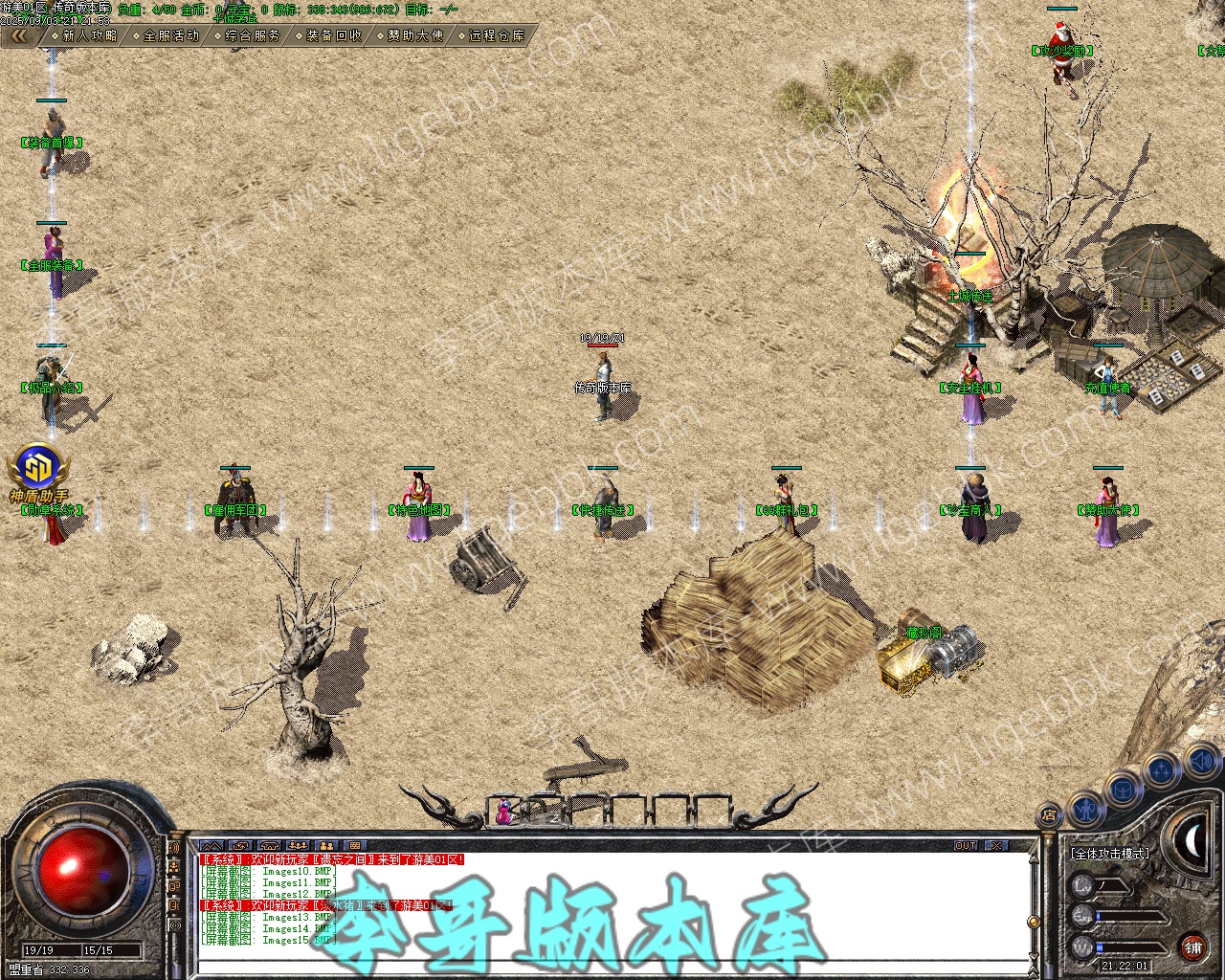Viewport: 1225px width, 980px height.
Task: Select 综合服务 in the top bar
Action: tap(251, 35)
